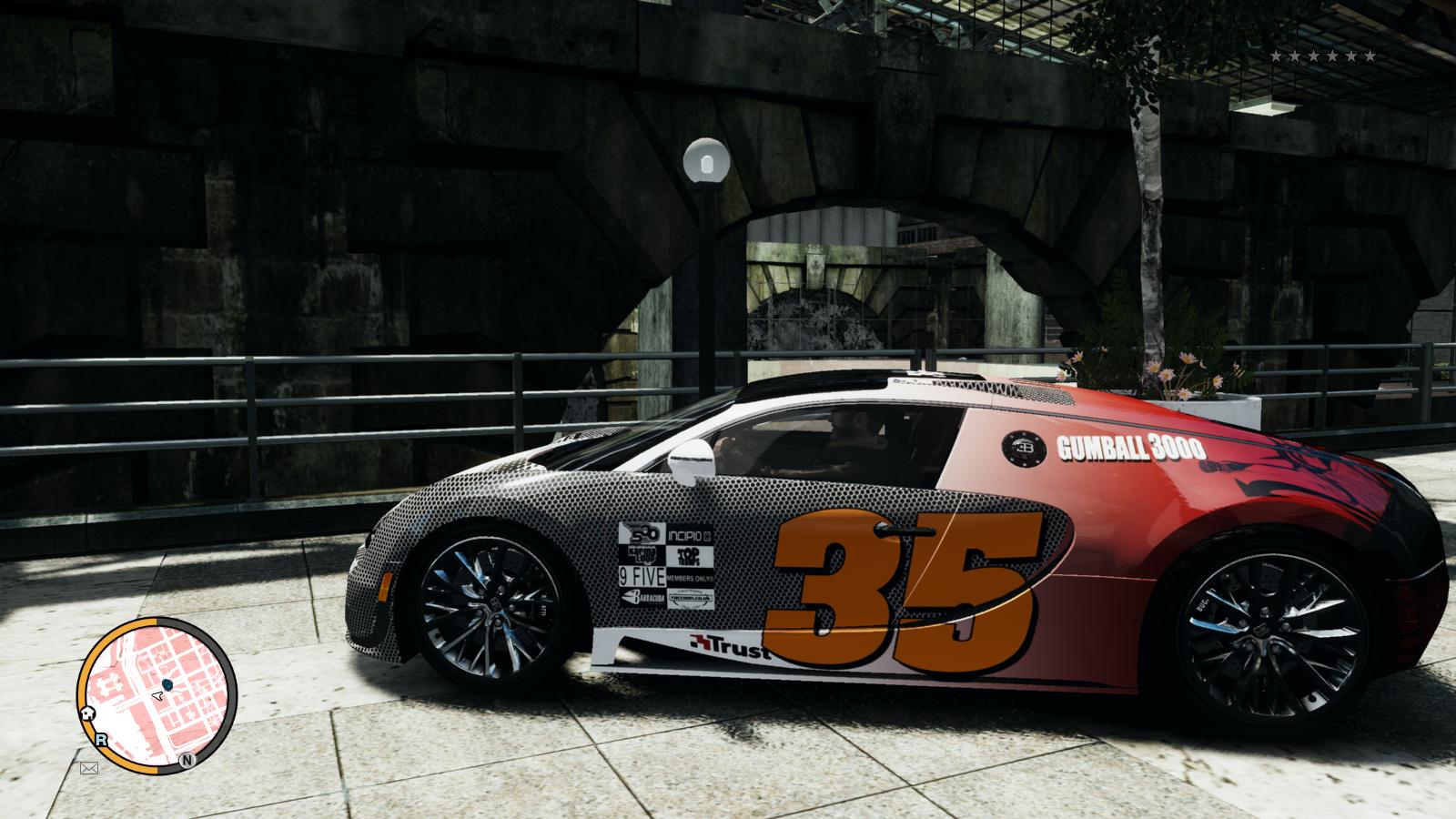Open the circular radar minimap

click(x=157, y=695)
